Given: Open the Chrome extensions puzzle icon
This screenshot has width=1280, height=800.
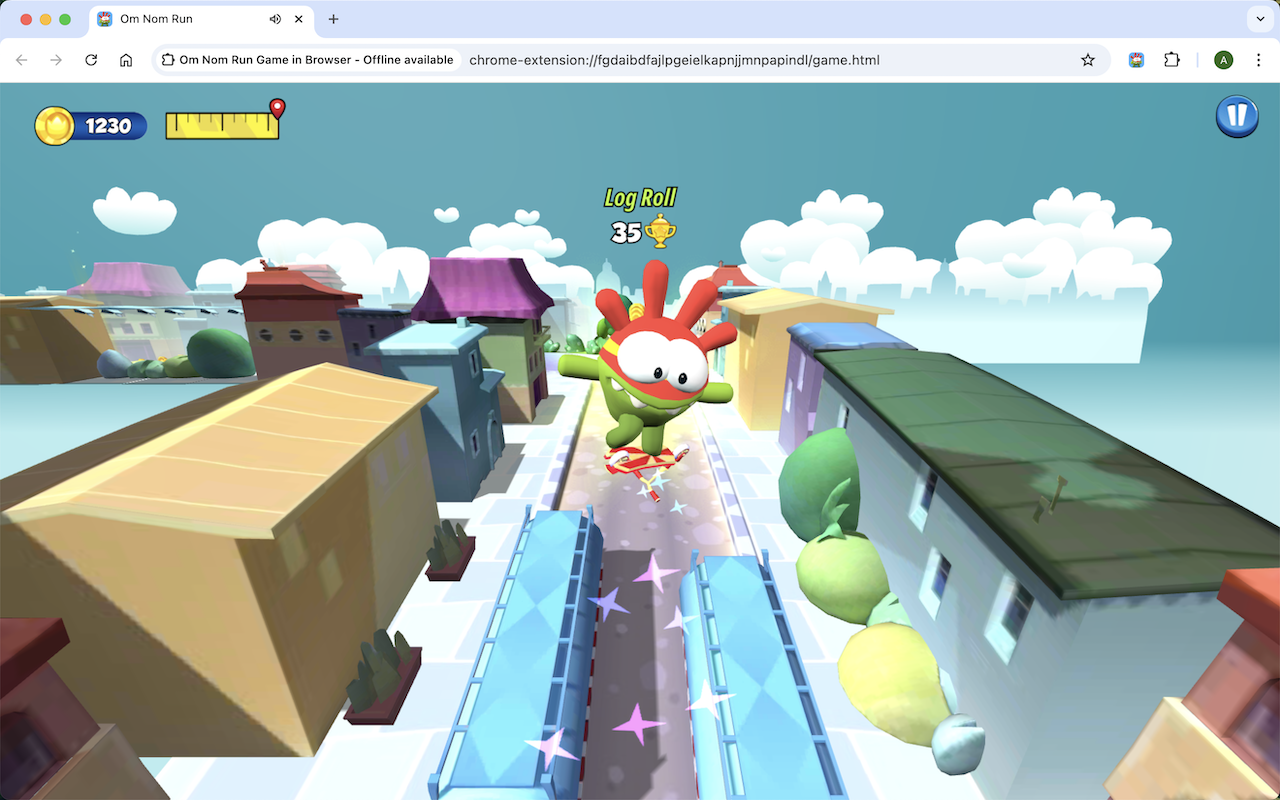Looking at the screenshot, I should [1171, 60].
